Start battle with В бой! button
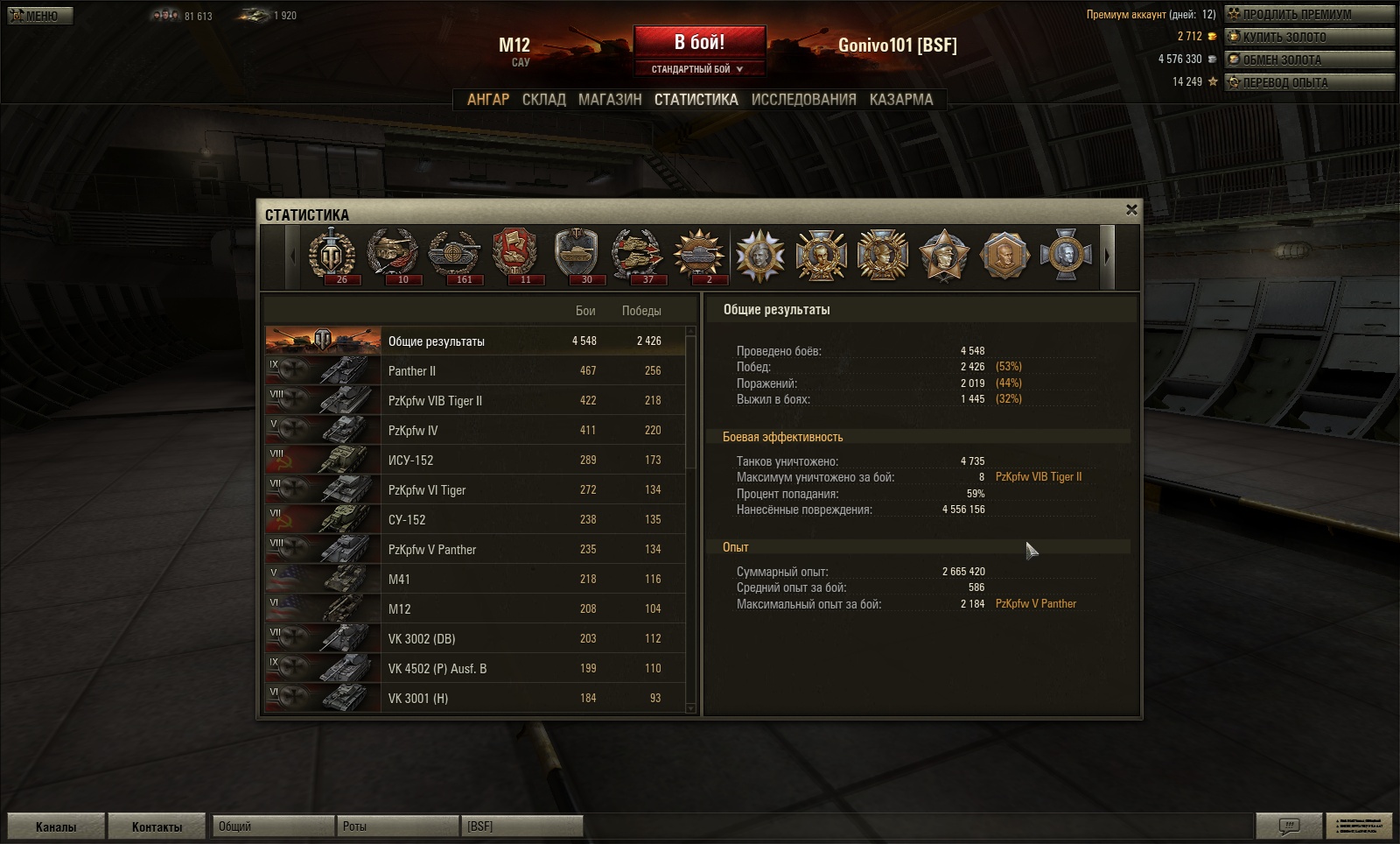The image size is (1400, 844). (x=699, y=43)
